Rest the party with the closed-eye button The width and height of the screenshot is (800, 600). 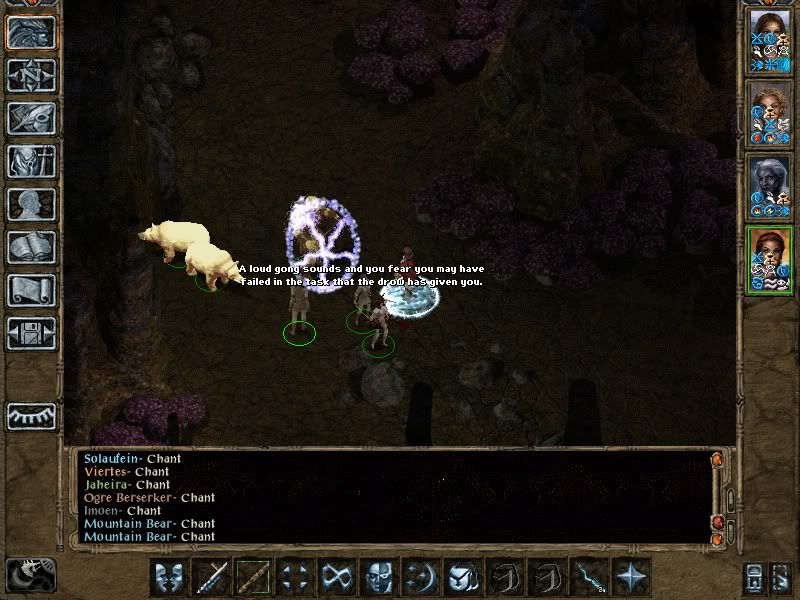pos(31,415)
